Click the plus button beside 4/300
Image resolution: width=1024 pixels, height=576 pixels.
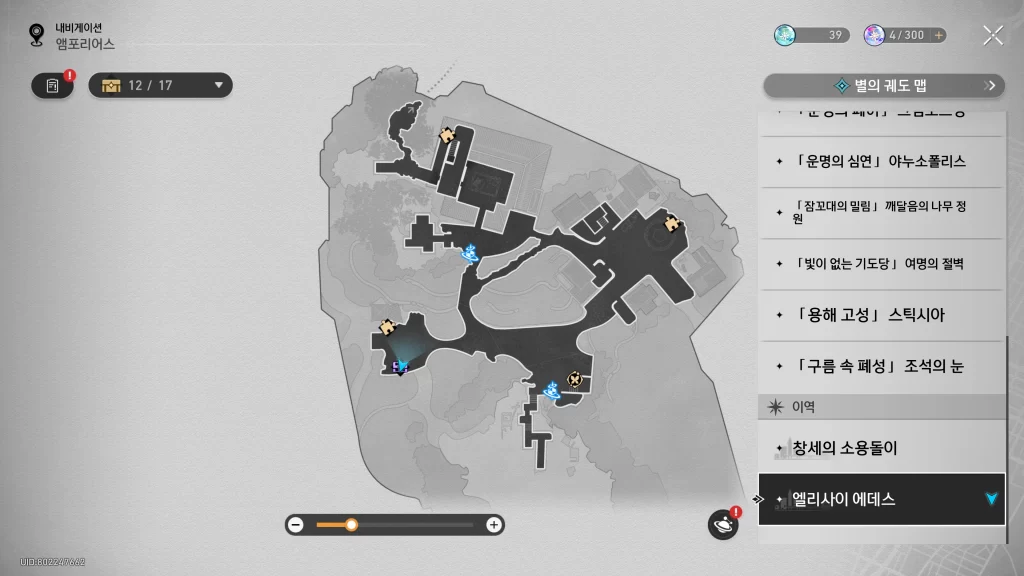(x=938, y=35)
